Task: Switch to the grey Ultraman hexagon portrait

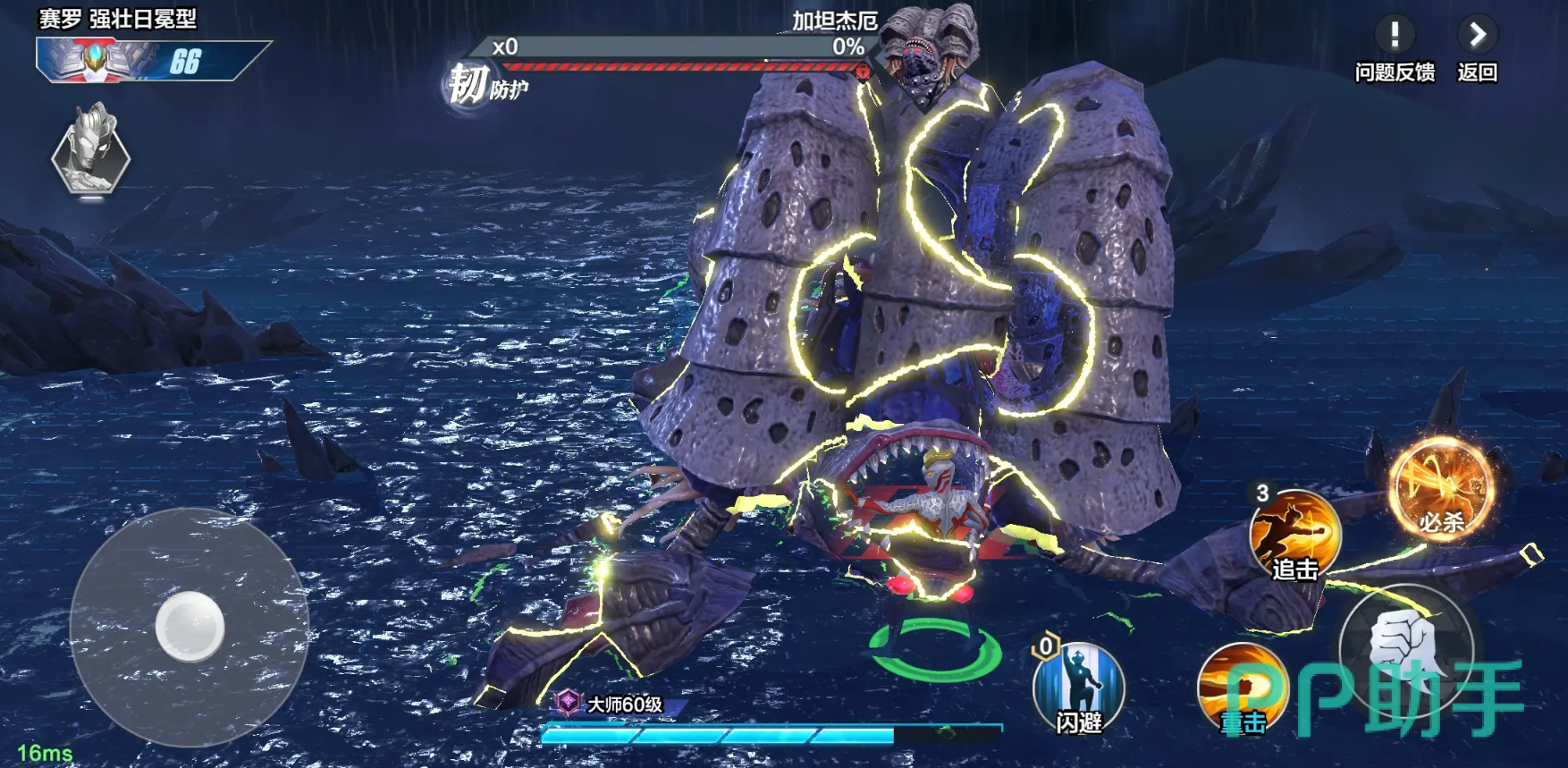Action: pos(91,152)
